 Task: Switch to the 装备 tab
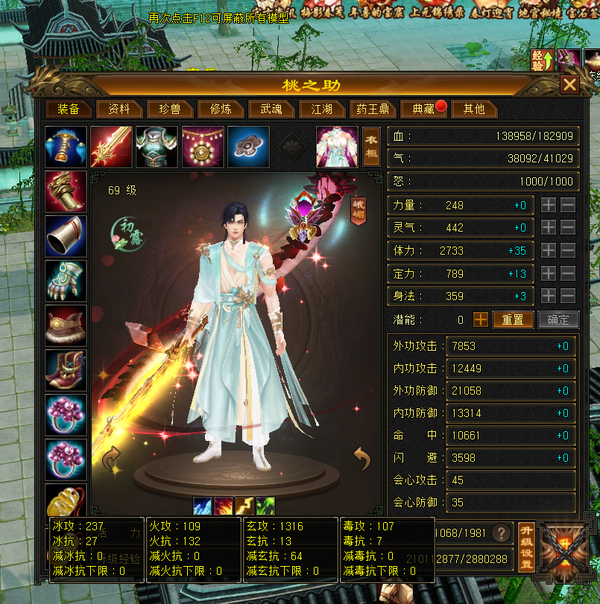click(68, 109)
